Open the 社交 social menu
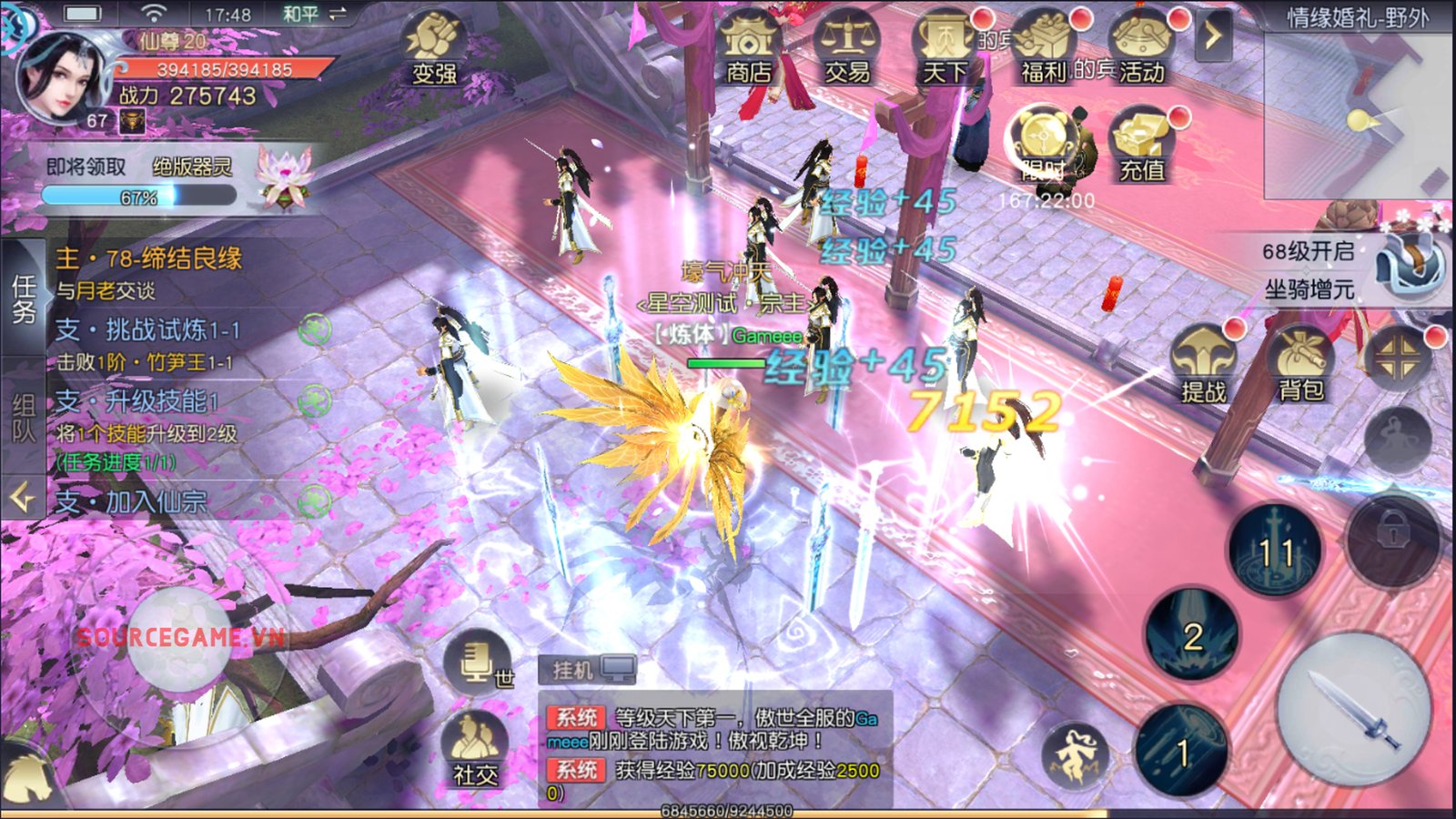Viewport: 1456px width, 819px height. [475, 748]
